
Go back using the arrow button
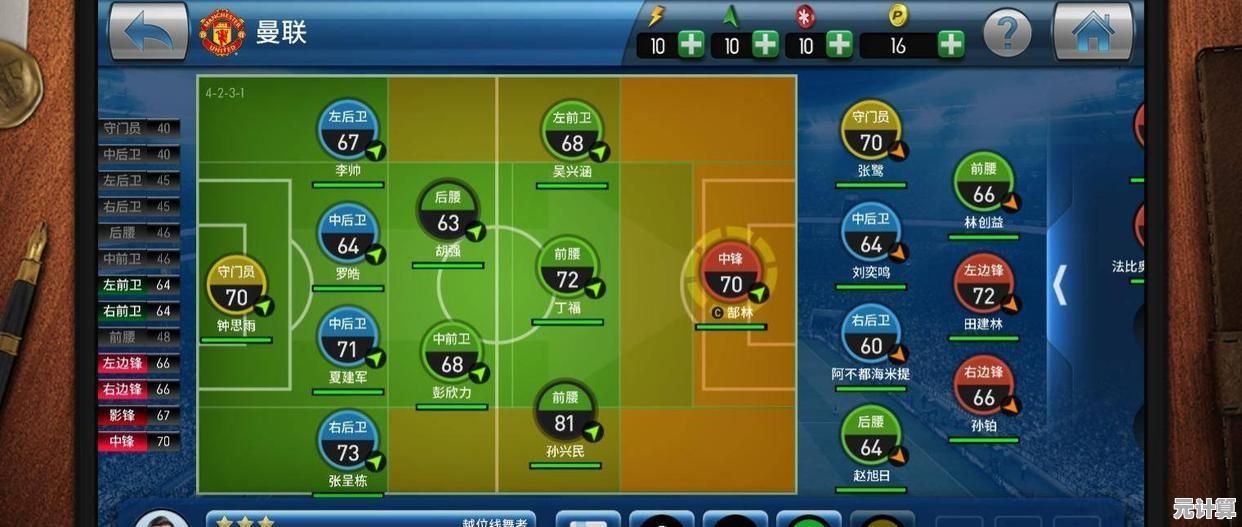[x=148, y=32]
